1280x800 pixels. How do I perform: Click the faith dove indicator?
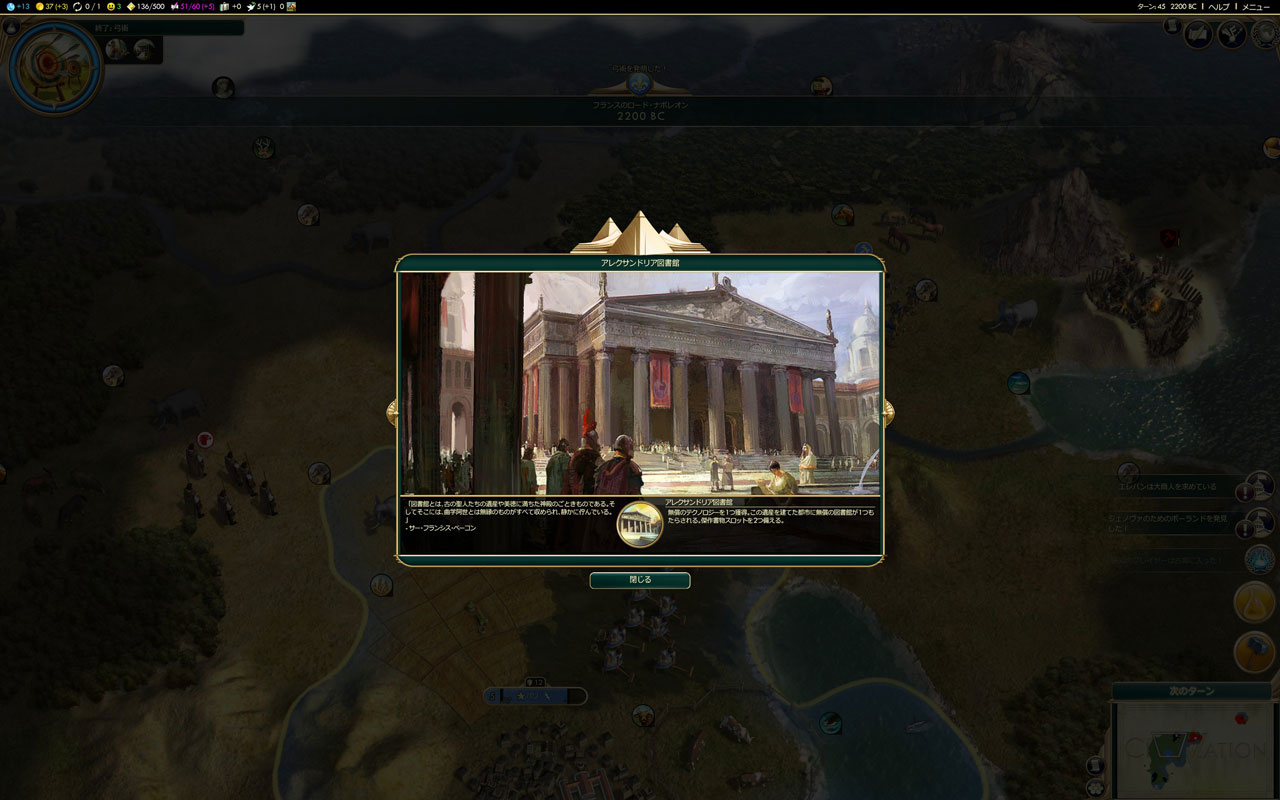(x=258, y=7)
